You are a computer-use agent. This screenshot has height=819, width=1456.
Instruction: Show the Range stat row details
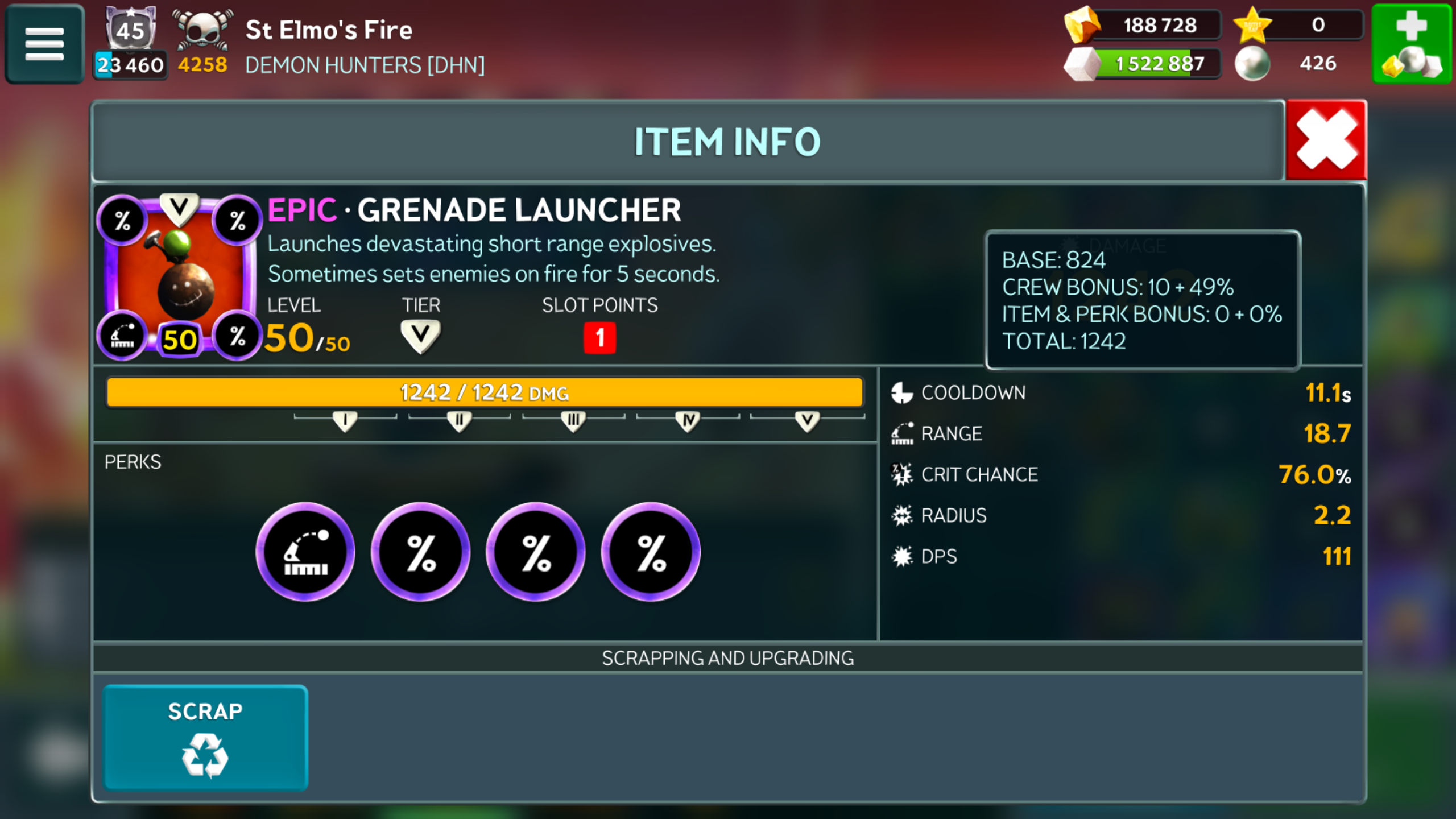(1120, 433)
